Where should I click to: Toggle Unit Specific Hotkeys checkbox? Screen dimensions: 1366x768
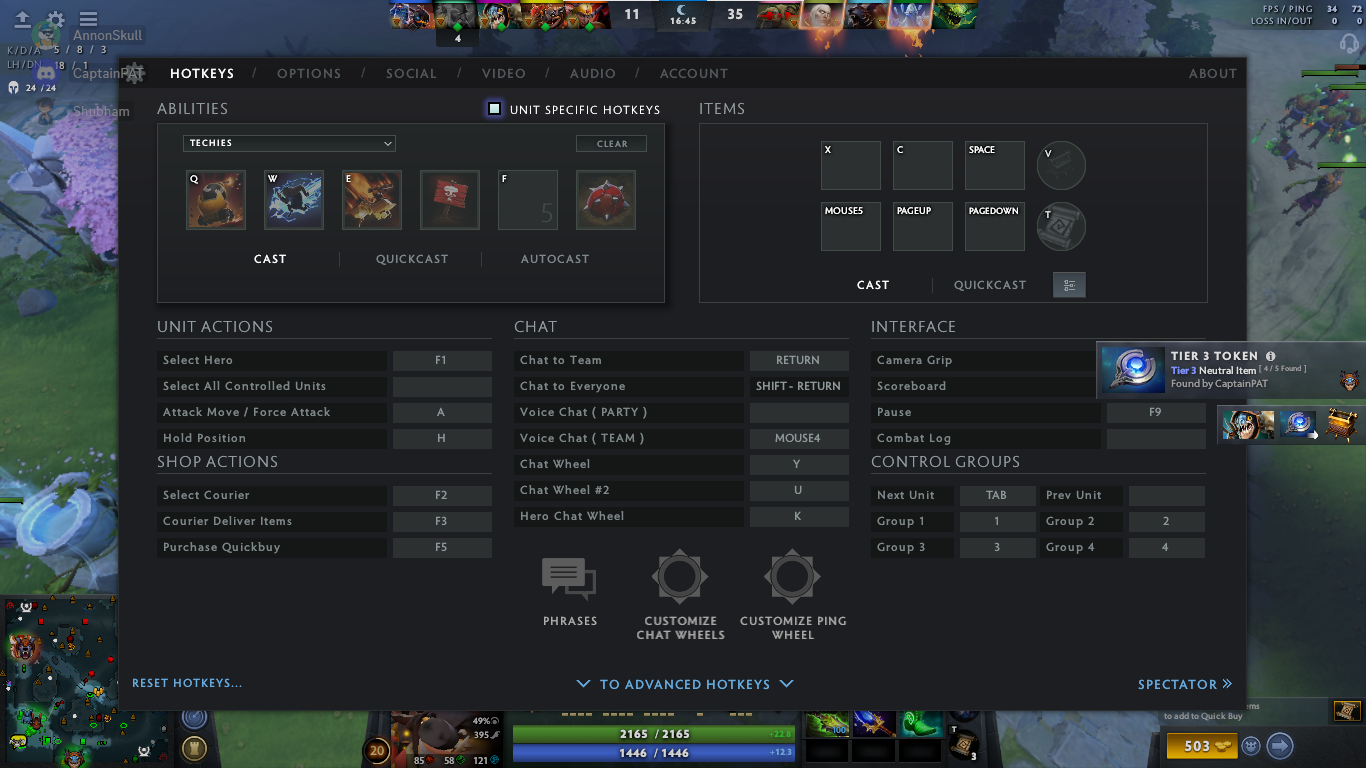494,108
